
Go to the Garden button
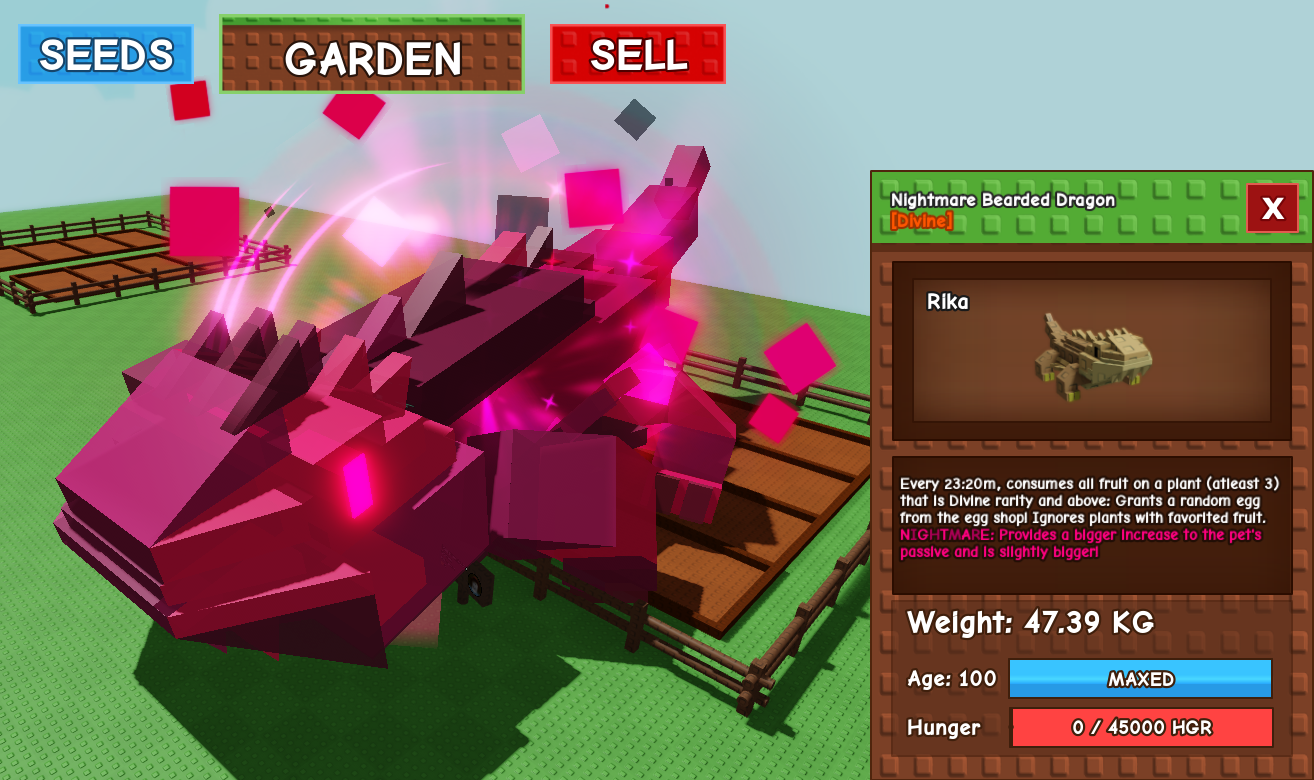(x=372, y=55)
